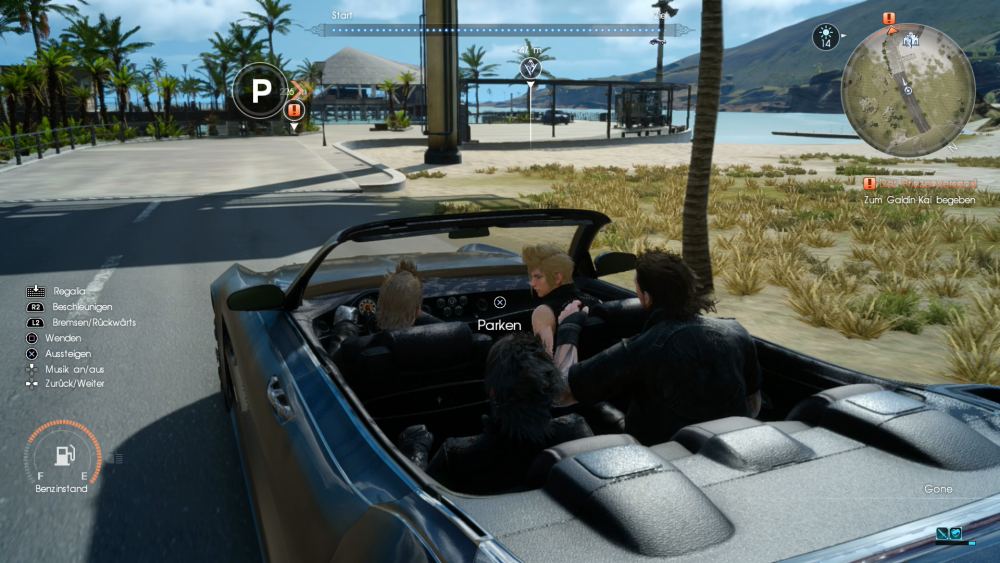The height and width of the screenshot is (563, 1000).
Task: Open the Der Prinzenversand quest tracker
Action: point(920,184)
